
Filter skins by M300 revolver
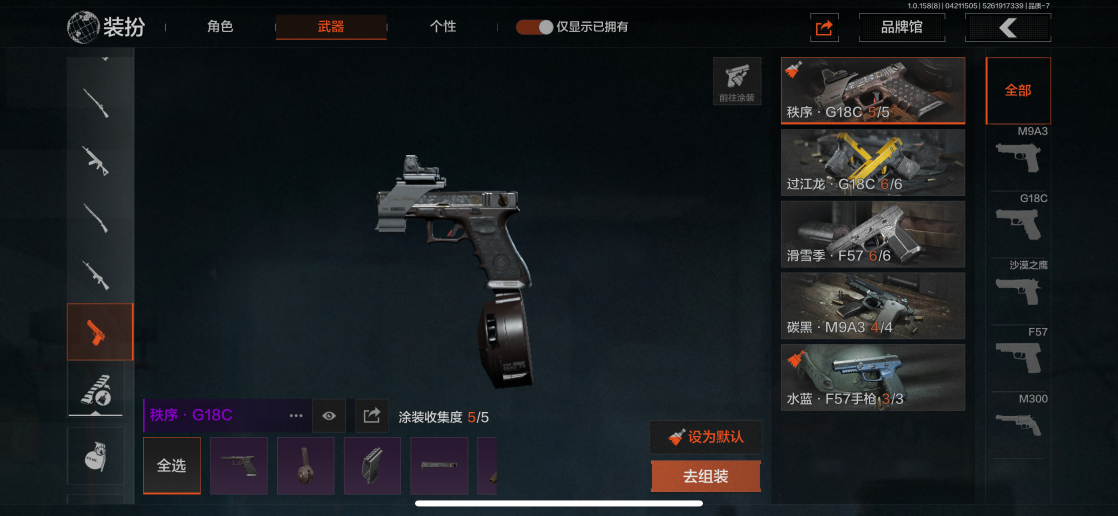click(x=1018, y=422)
